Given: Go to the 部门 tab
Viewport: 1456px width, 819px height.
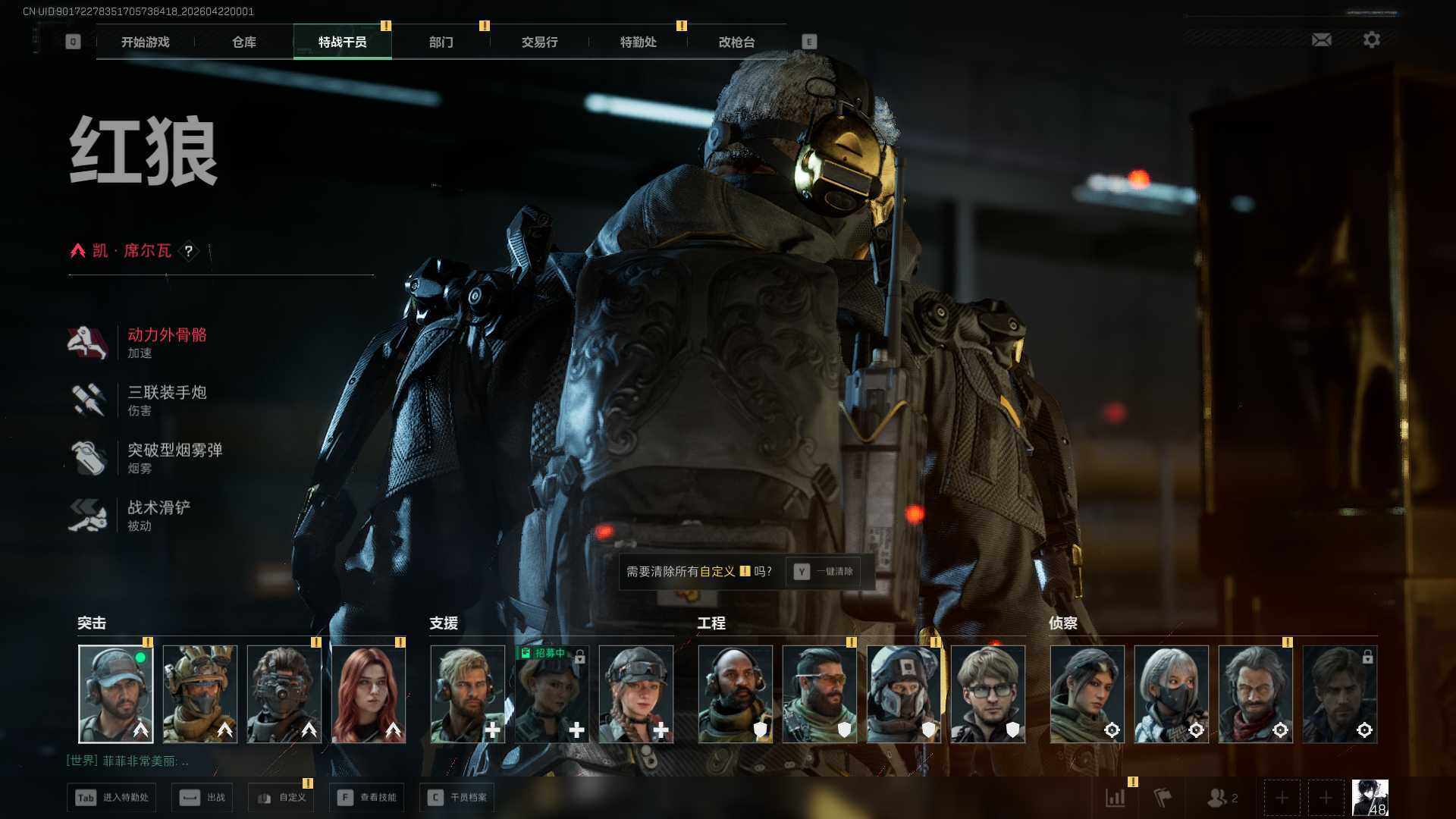Looking at the screenshot, I should (441, 42).
